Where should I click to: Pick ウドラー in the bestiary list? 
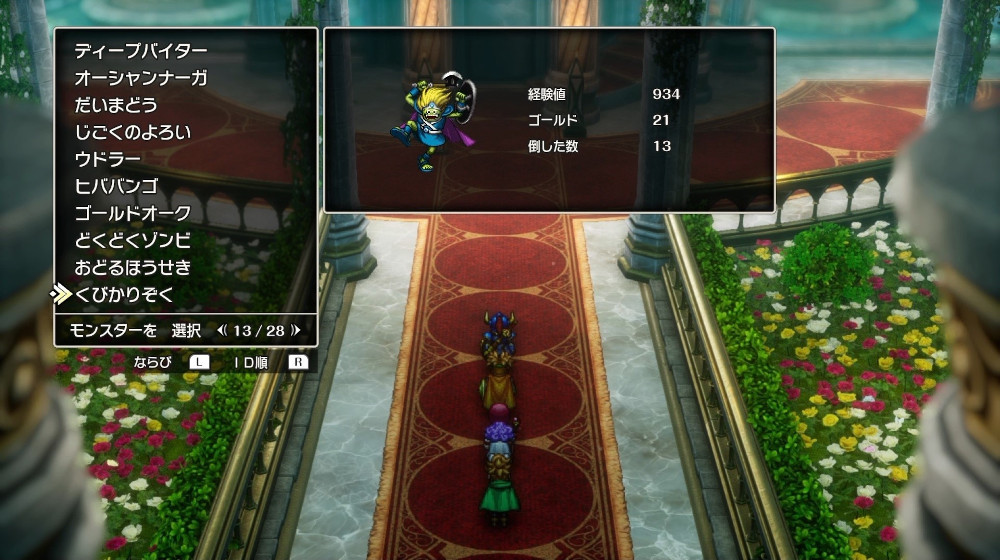coord(108,159)
